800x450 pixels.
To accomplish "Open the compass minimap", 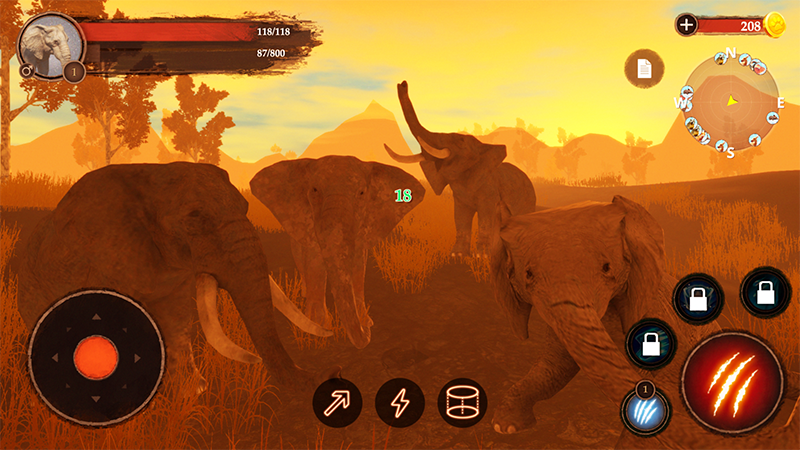I will pyautogui.click(x=731, y=101).
